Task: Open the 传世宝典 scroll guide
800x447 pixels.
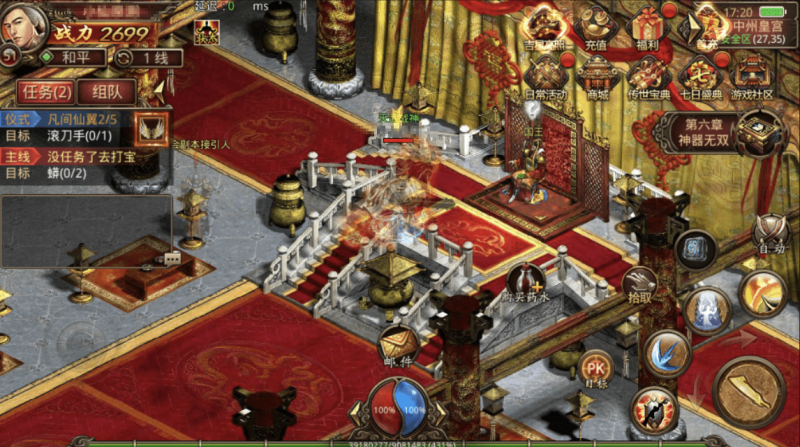Action: pos(648,77)
